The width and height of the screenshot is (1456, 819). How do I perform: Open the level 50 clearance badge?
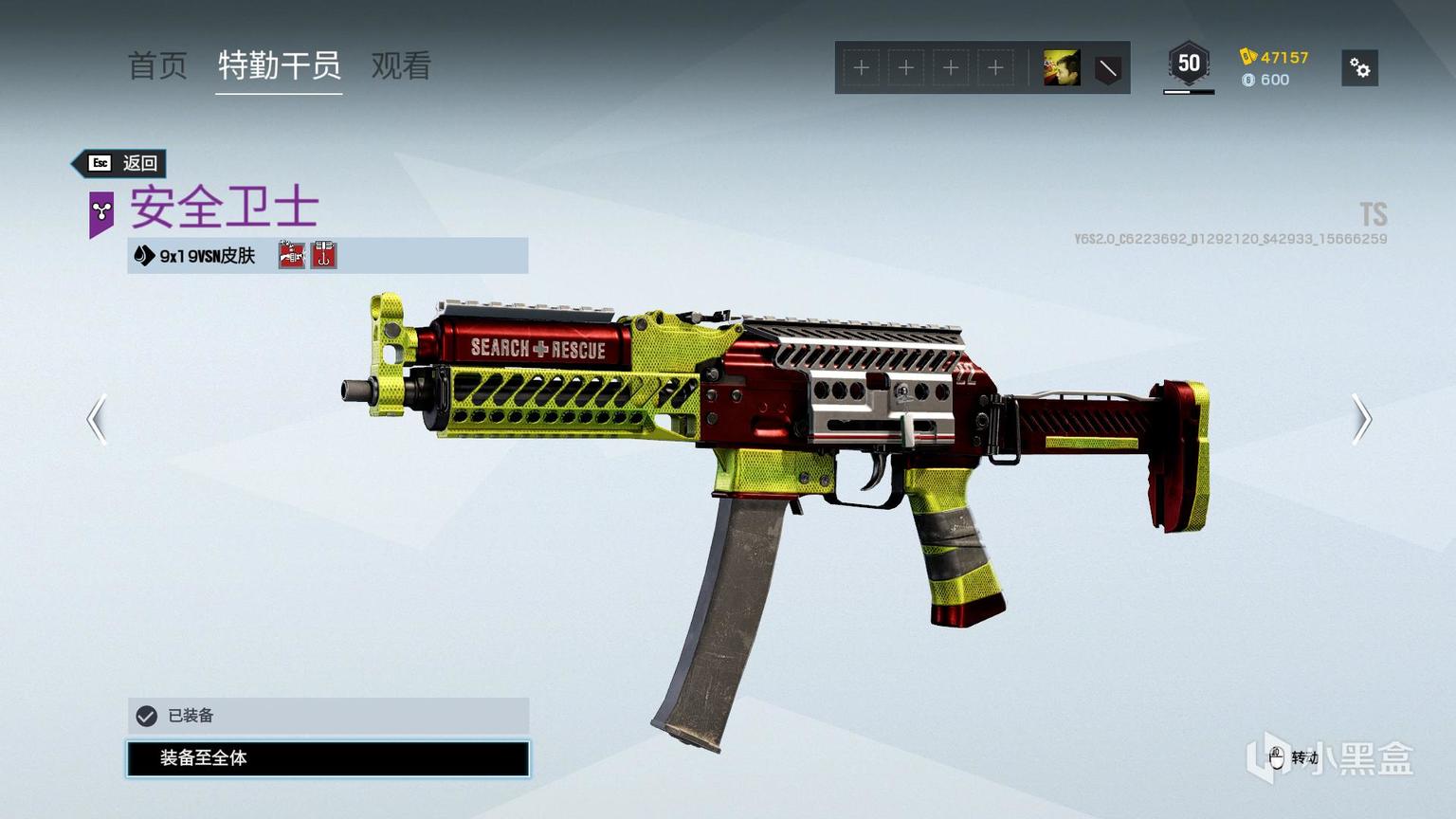click(1189, 64)
